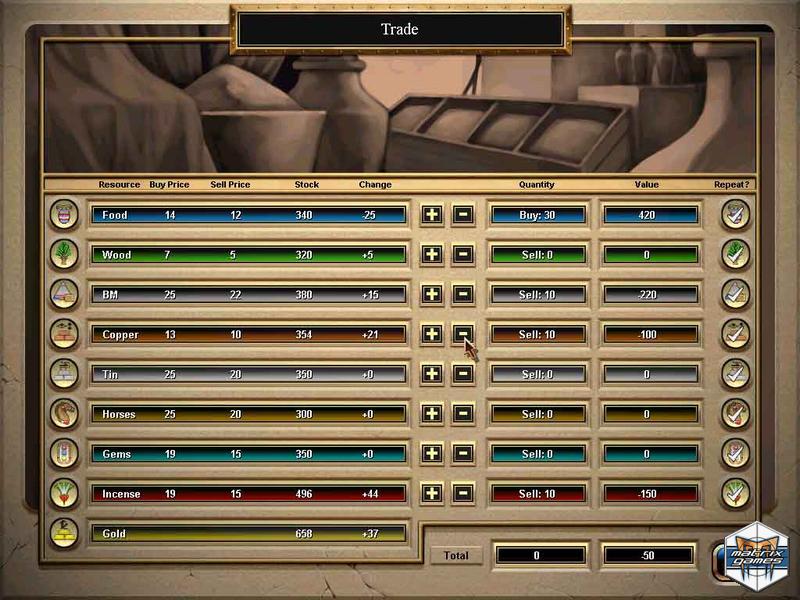Decrease the Incense trade quantity
Image resolution: width=800 pixels, height=600 pixels.
coord(463,494)
